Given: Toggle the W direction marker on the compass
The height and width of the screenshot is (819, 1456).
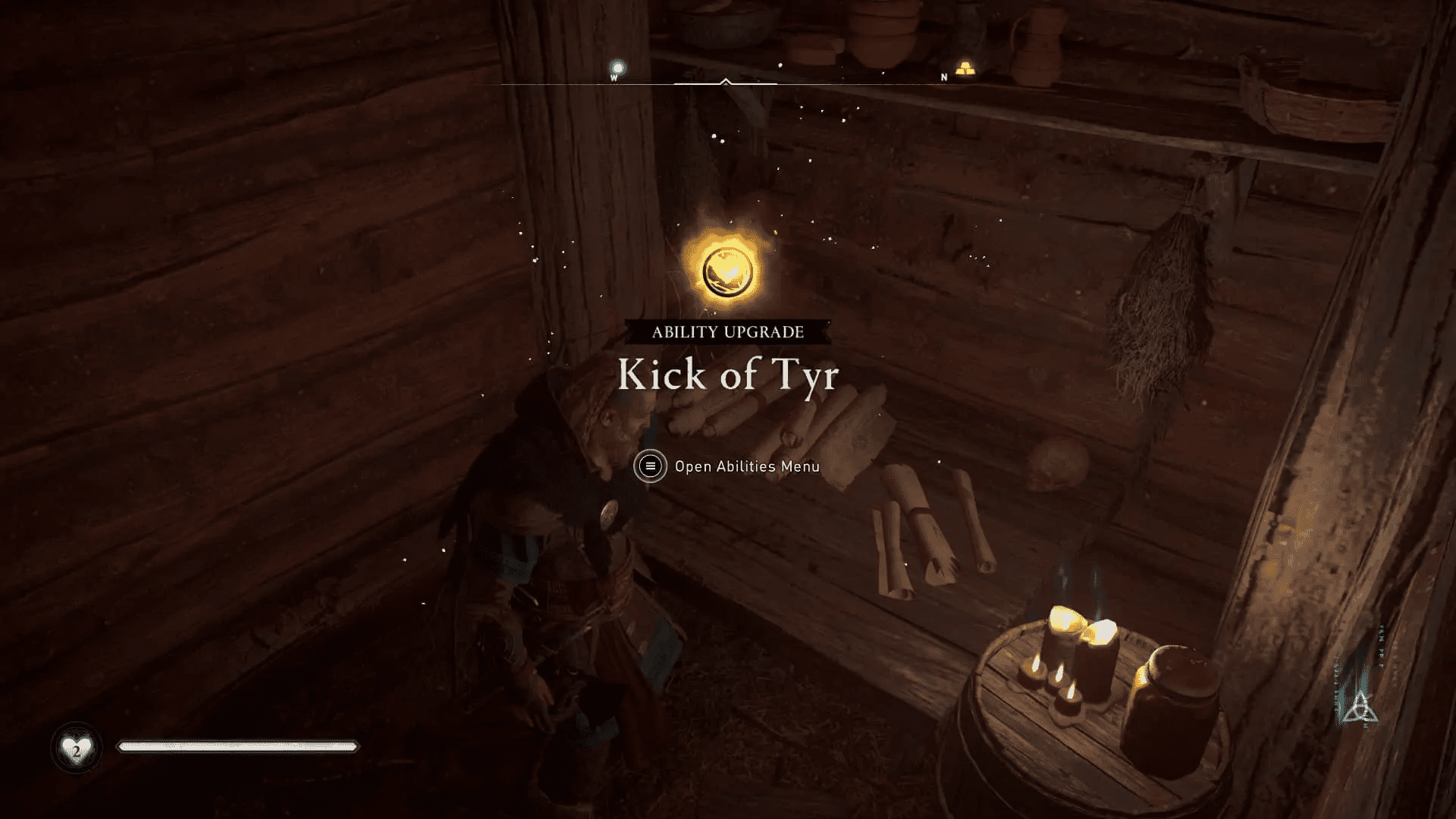Looking at the screenshot, I should click(x=613, y=77).
